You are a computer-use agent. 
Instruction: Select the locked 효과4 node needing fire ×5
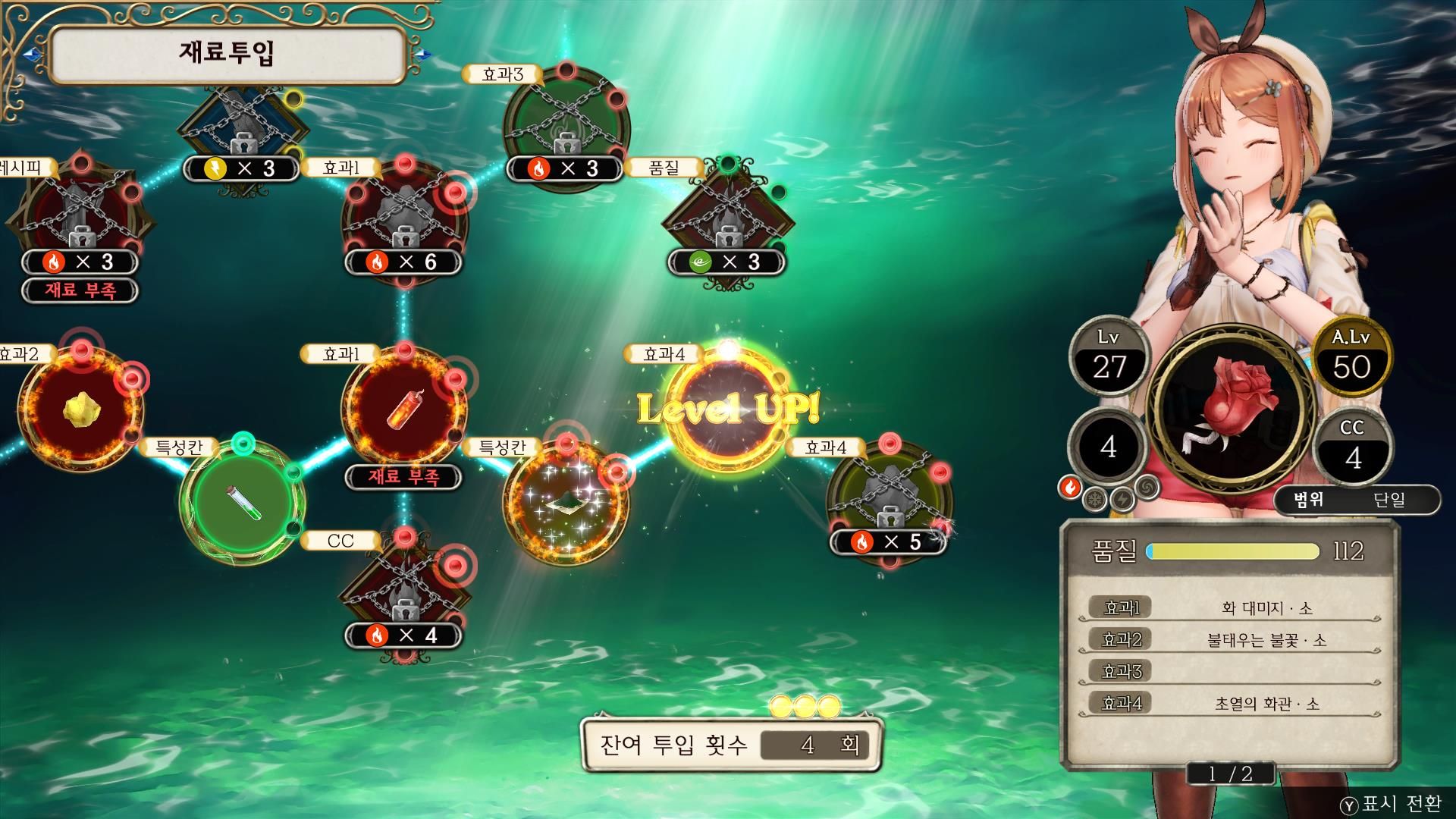pos(889,500)
